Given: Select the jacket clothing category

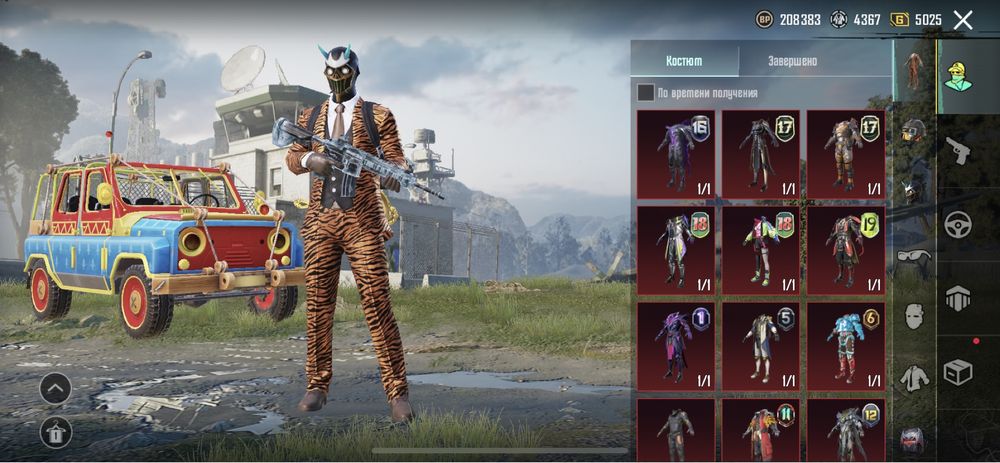Looking at the screenshot, I should coord(913,378).
